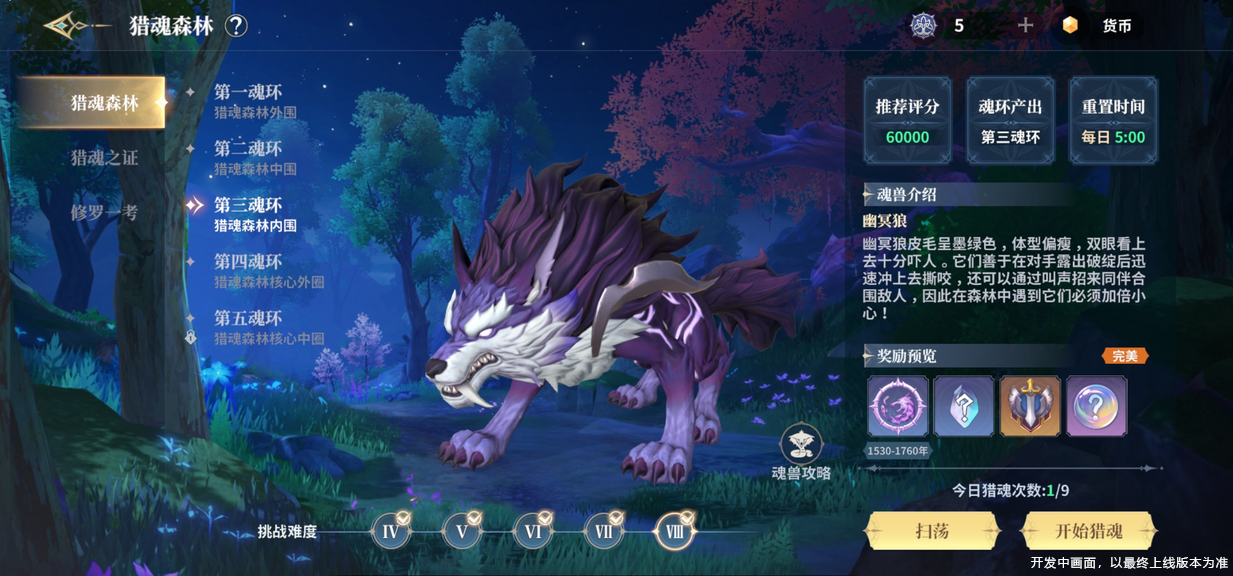
Task: Set challenge difficulty to IV
Action: pyautogui.click(x=391, y=531)
